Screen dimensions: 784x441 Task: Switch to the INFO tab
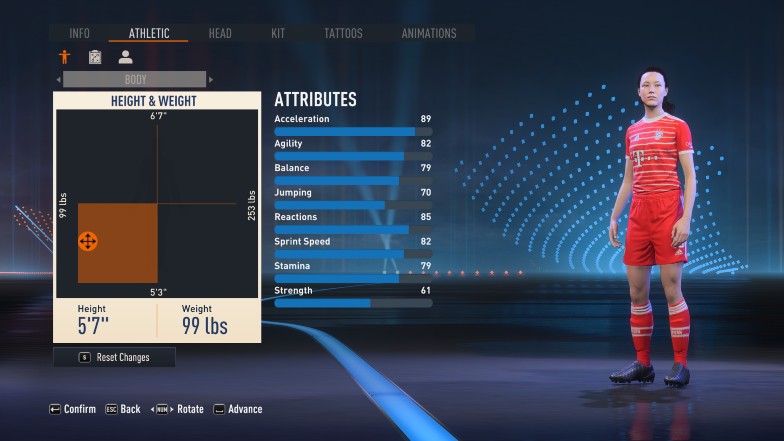[79, 33]
